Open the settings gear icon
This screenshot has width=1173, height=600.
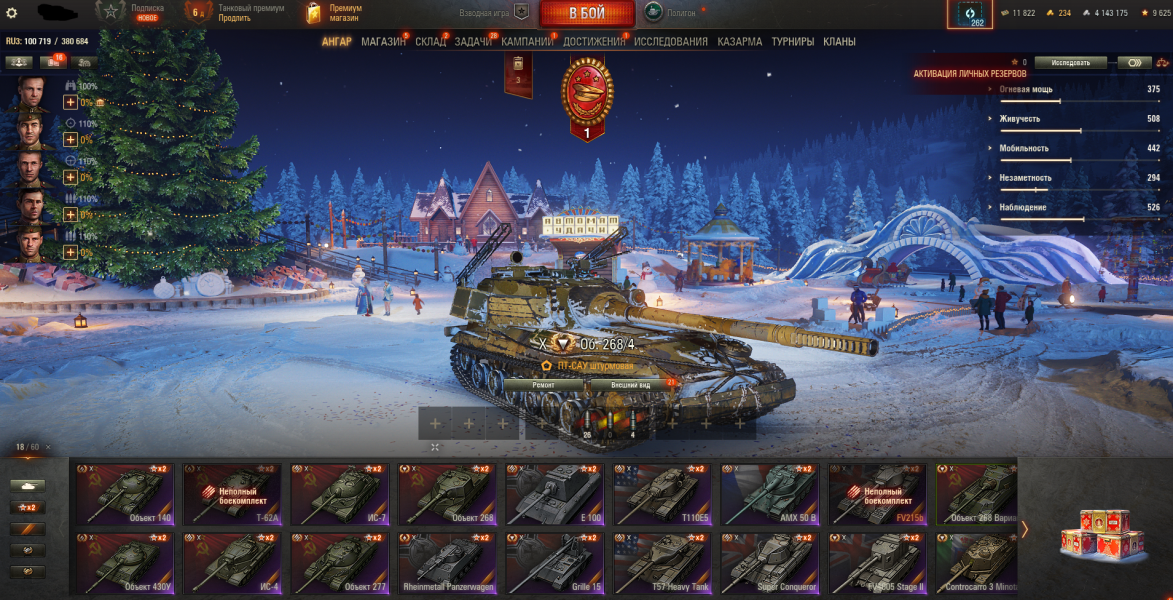pos(12,12)
